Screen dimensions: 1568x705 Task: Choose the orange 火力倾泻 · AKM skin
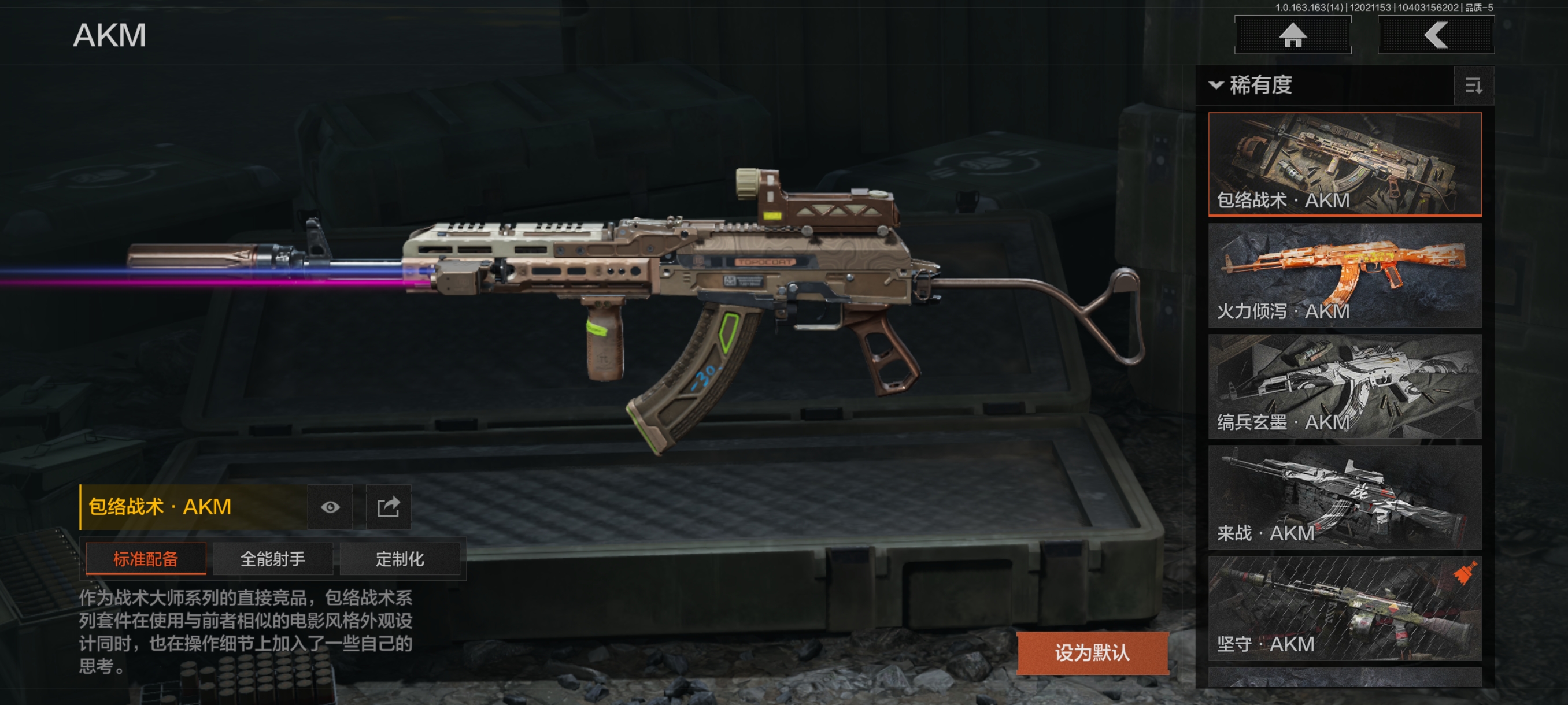pos(1344,275)
